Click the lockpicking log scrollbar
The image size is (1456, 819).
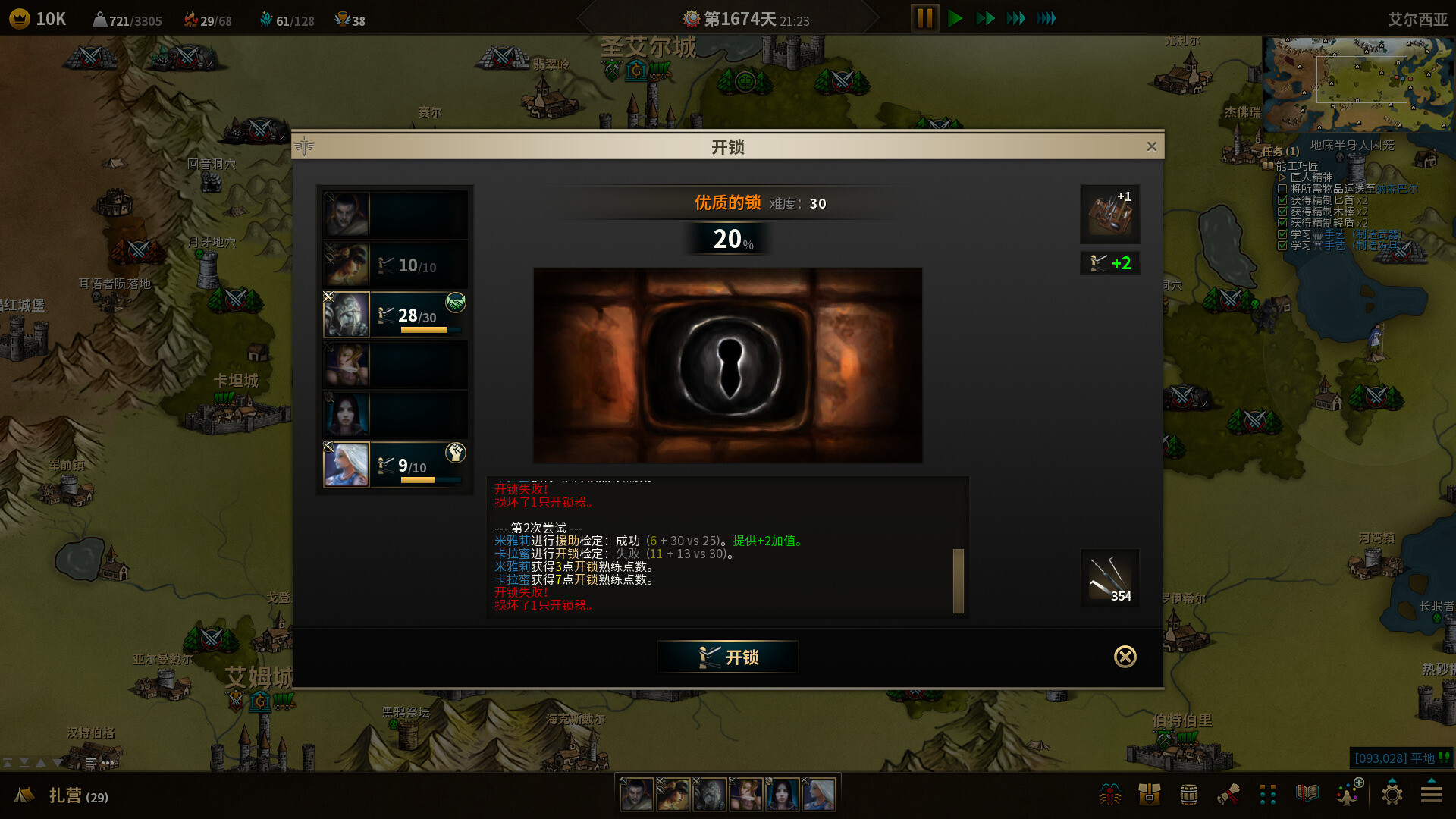(x=958, y=580)
